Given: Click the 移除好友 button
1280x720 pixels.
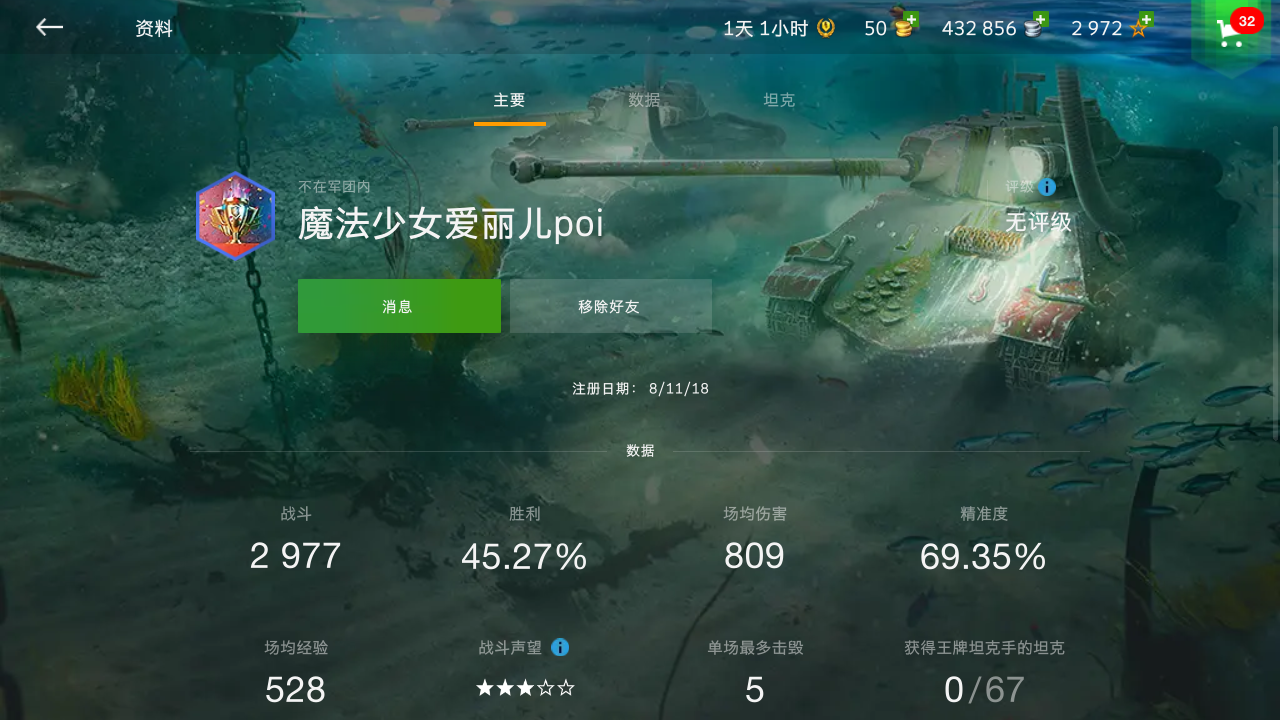Looking at the screenshot, I should [x=611, y=306].
